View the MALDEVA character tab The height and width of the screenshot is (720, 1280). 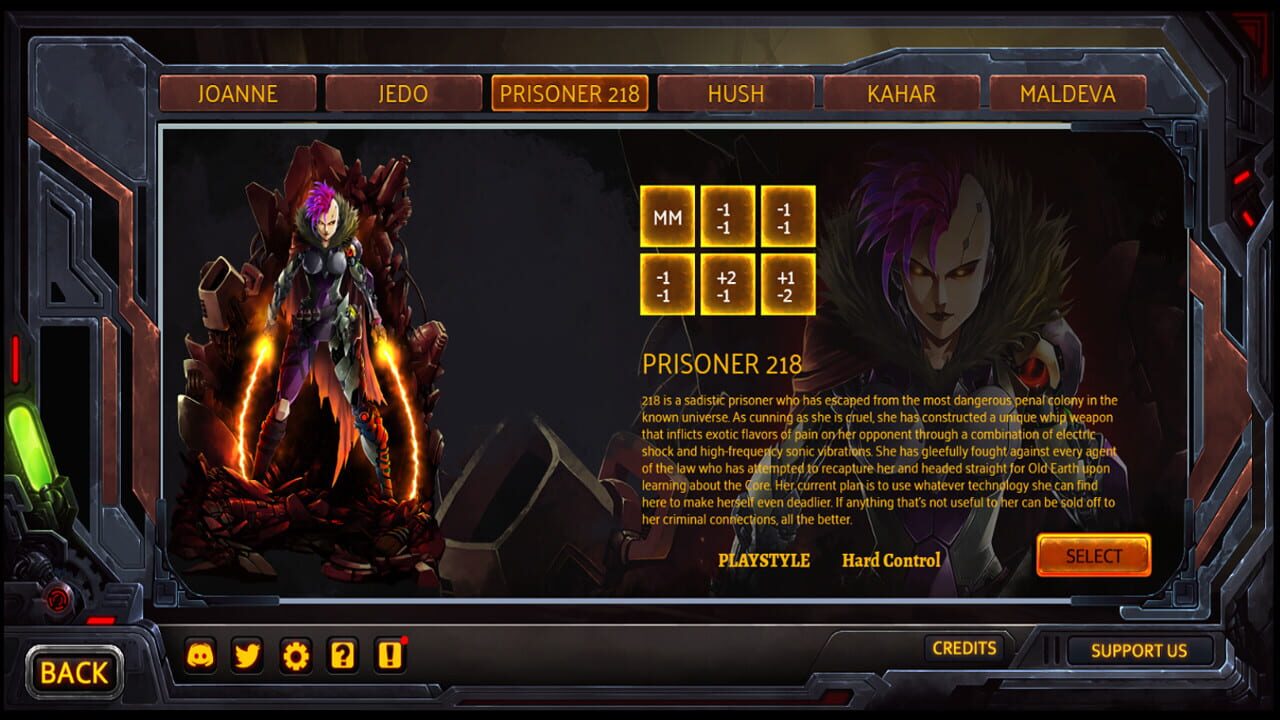1068,93
